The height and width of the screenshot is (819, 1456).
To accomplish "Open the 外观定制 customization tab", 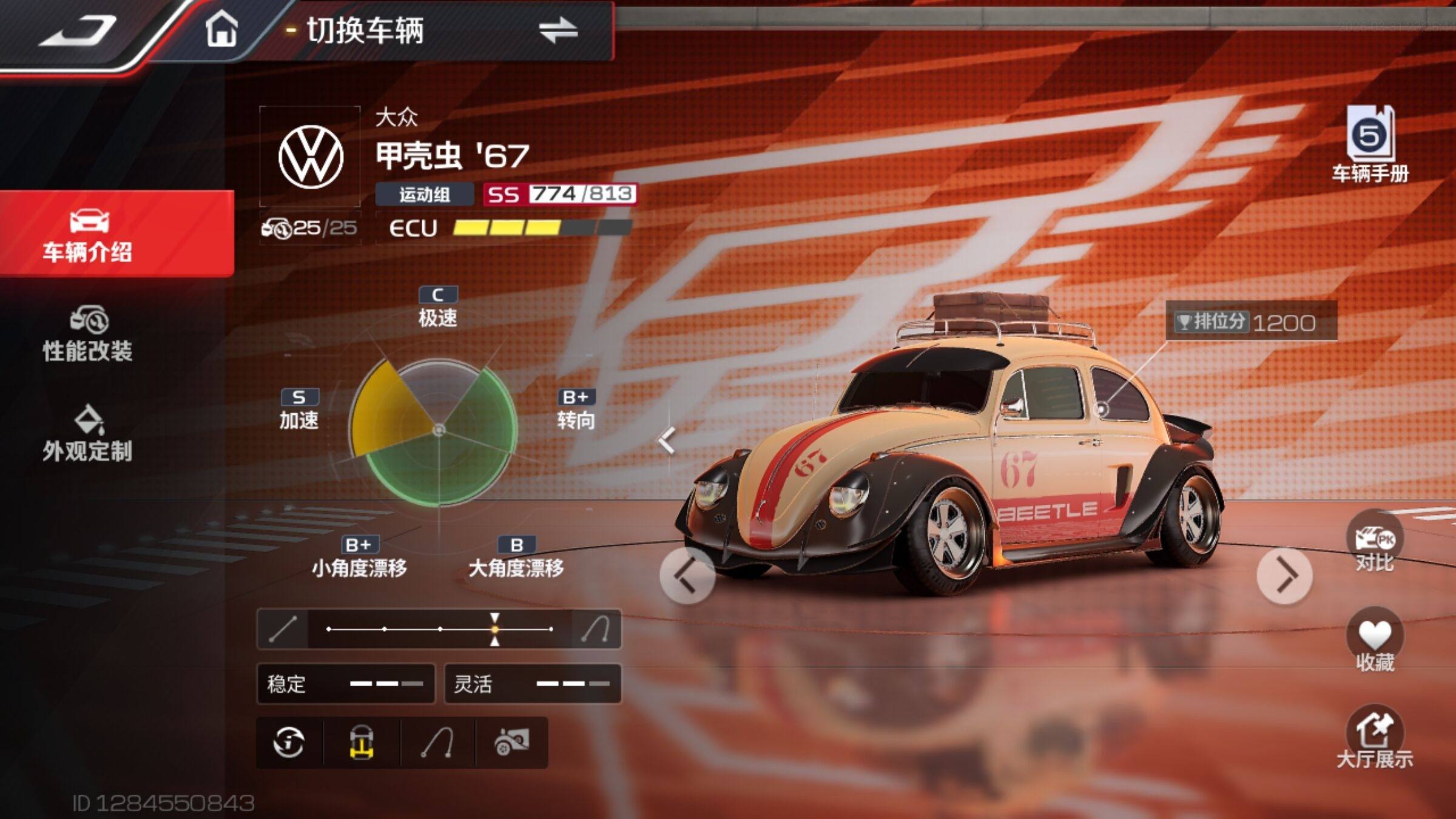I will (89, 434).
